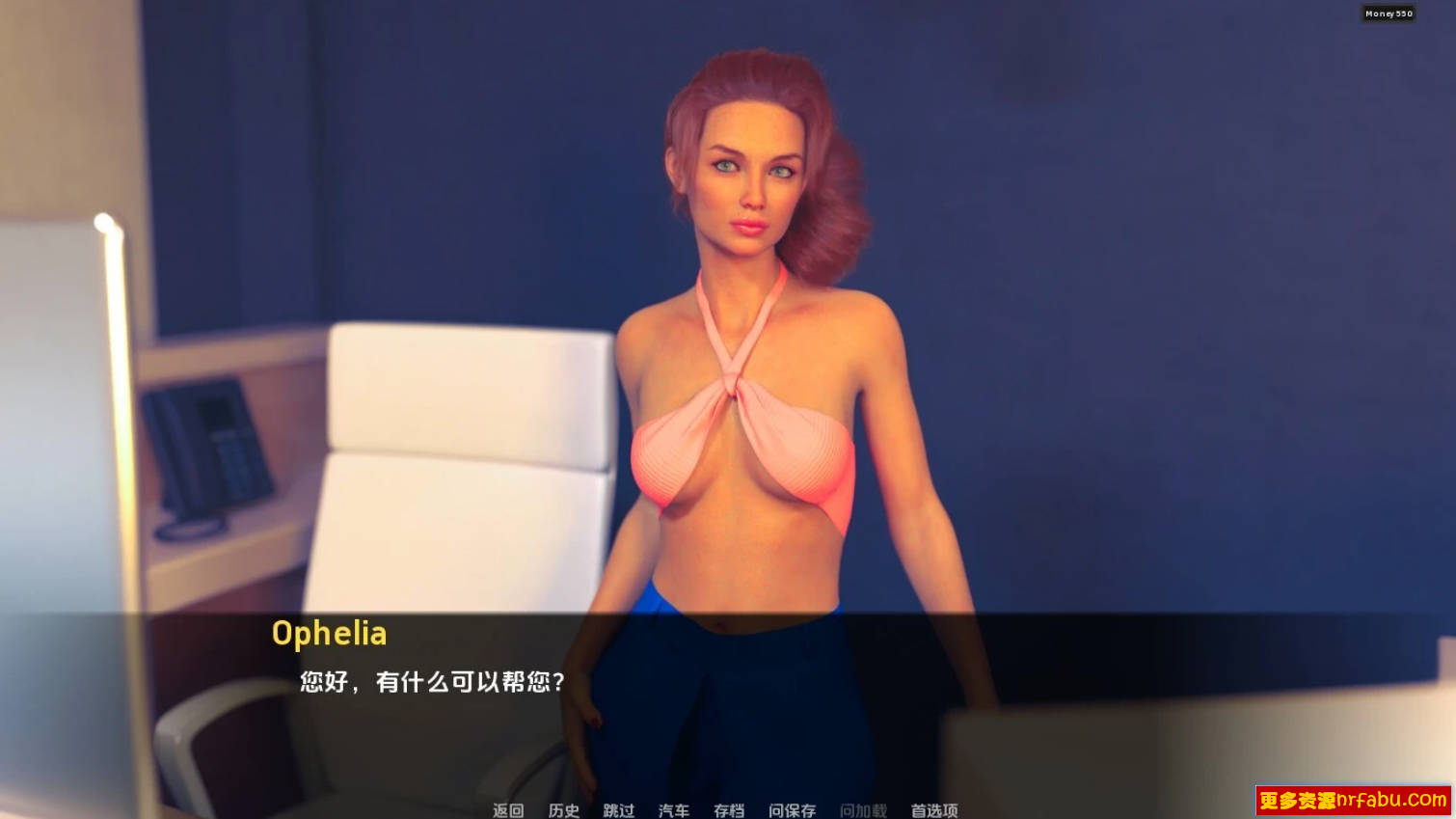
Task: Activate skip mode from quick menu
Action: tap(618, 812)
